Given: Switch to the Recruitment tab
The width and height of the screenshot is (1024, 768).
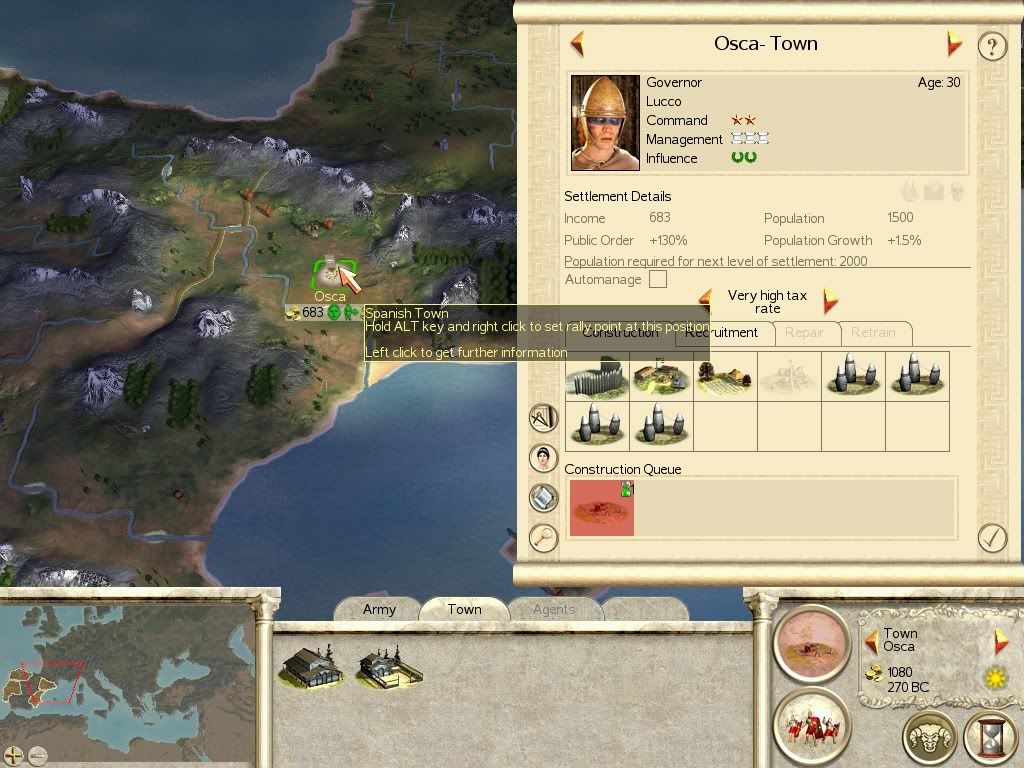Looking at the screenshot, I should pos(722,333).
